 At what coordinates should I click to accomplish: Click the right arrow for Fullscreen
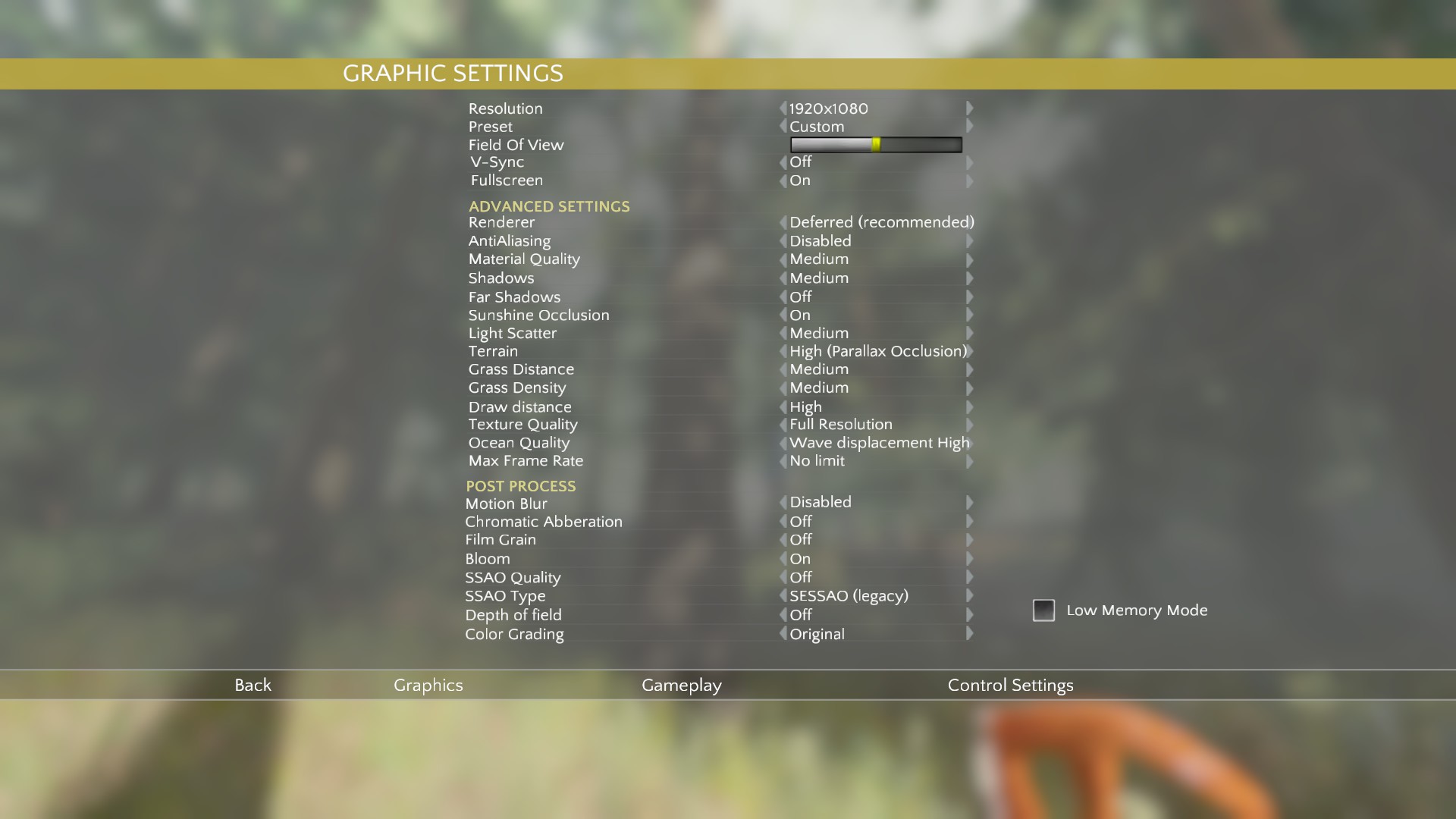pyautogui.click(x=969, y=180)
